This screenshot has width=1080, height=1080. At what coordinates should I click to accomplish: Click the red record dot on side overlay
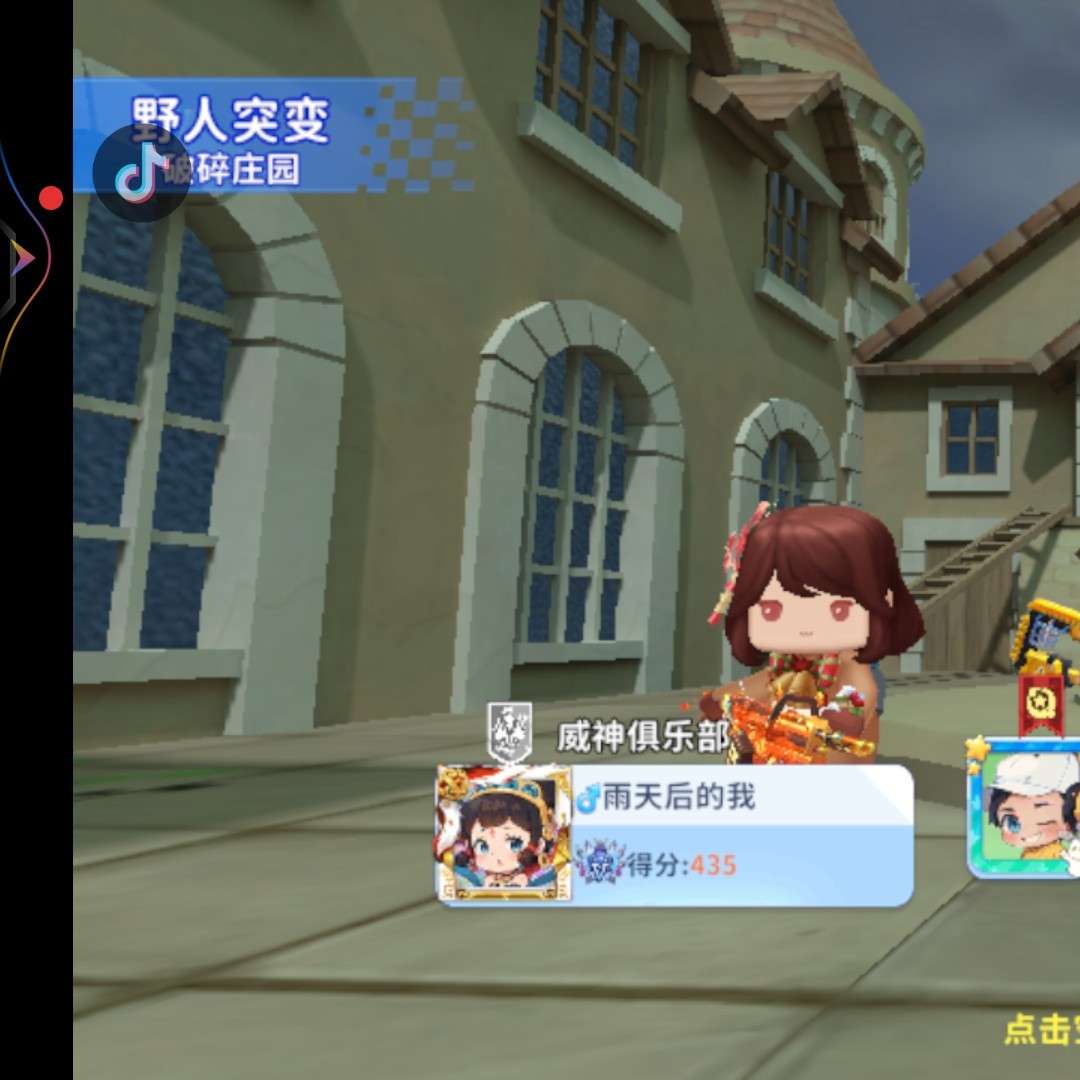click(x=51, y=198)
